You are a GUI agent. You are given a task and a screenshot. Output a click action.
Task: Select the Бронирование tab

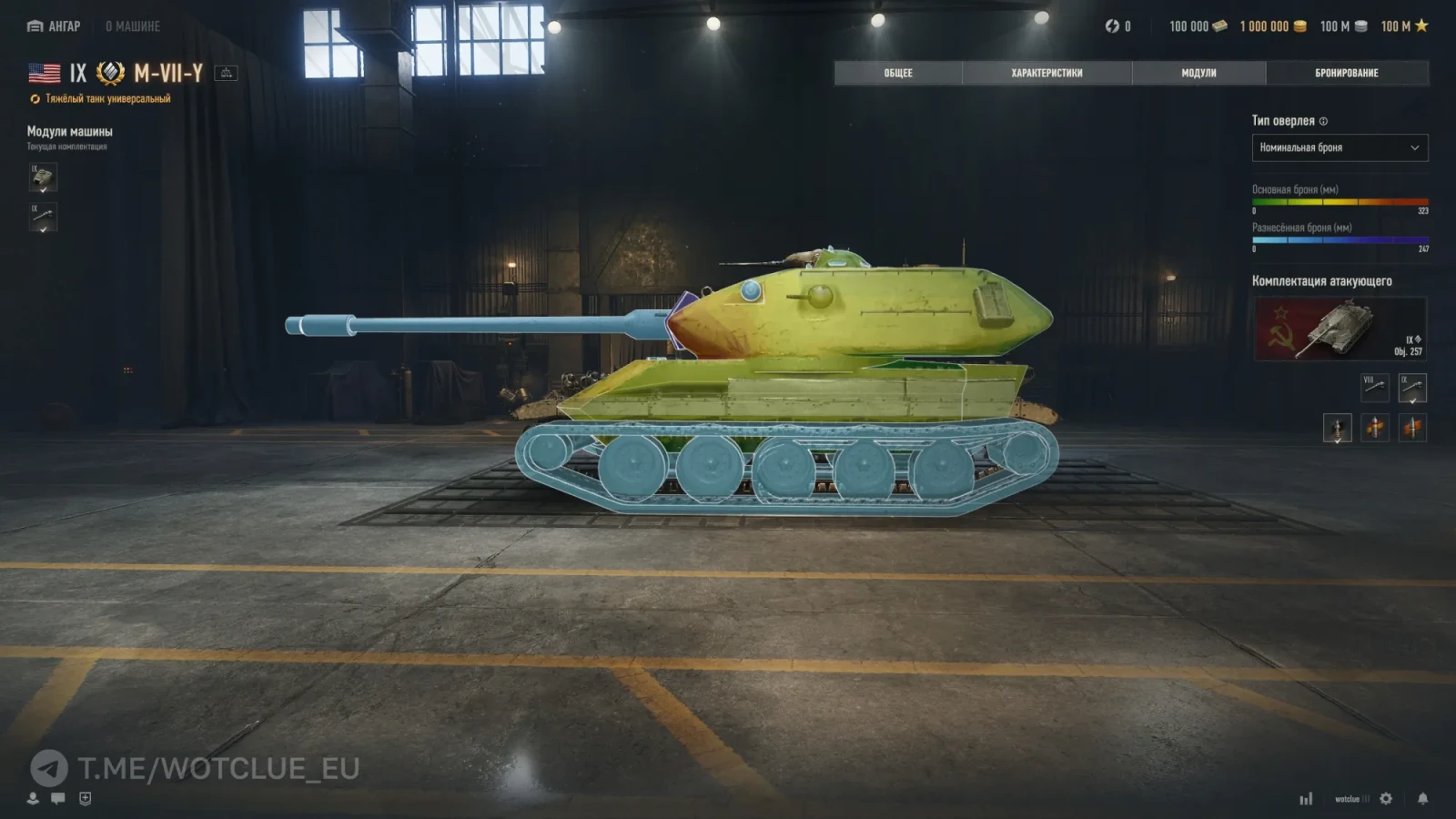[x=1346, y=73]
